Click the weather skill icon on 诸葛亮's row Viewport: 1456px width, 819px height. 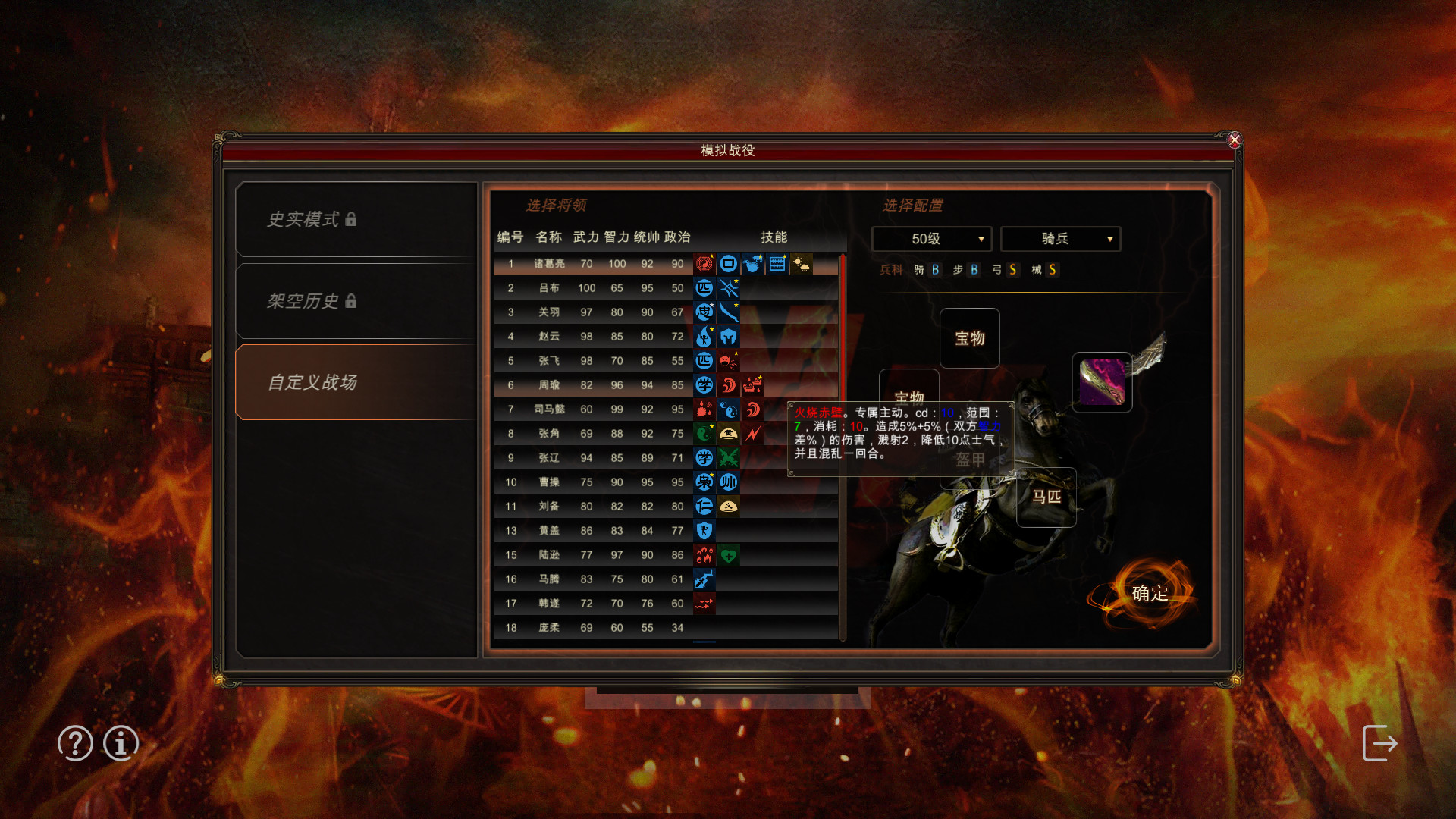pyautogui.click(x=801, y=264)
